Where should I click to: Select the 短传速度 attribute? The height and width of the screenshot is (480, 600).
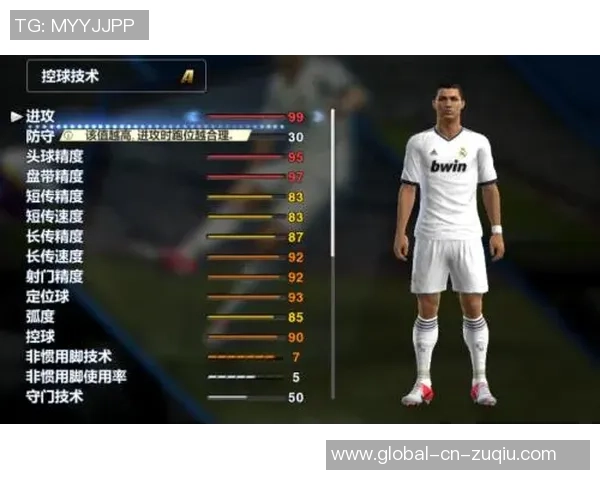click(x=54, y=217)
